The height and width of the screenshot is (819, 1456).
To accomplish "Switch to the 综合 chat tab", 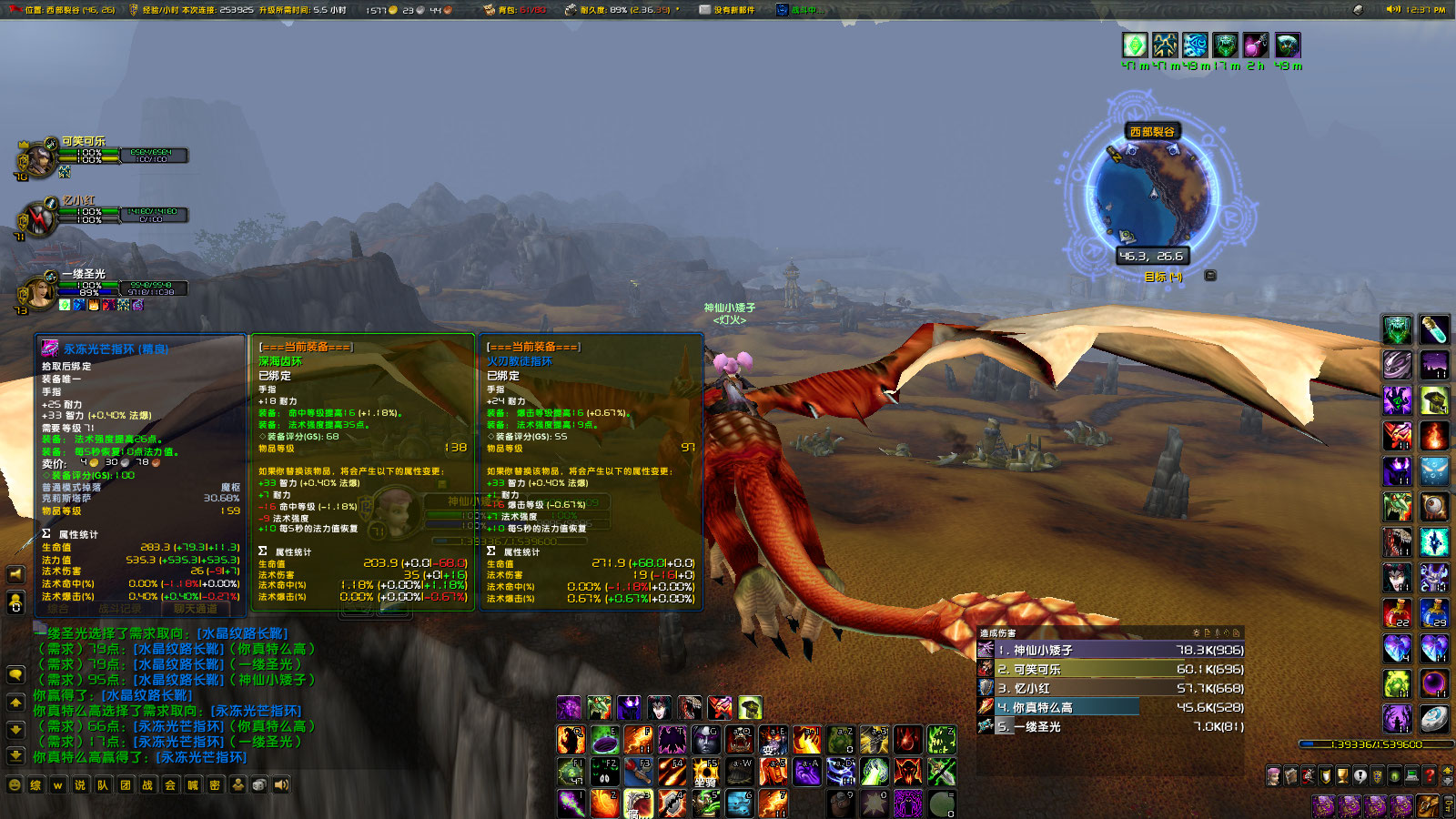I will (x=57, y=606).
